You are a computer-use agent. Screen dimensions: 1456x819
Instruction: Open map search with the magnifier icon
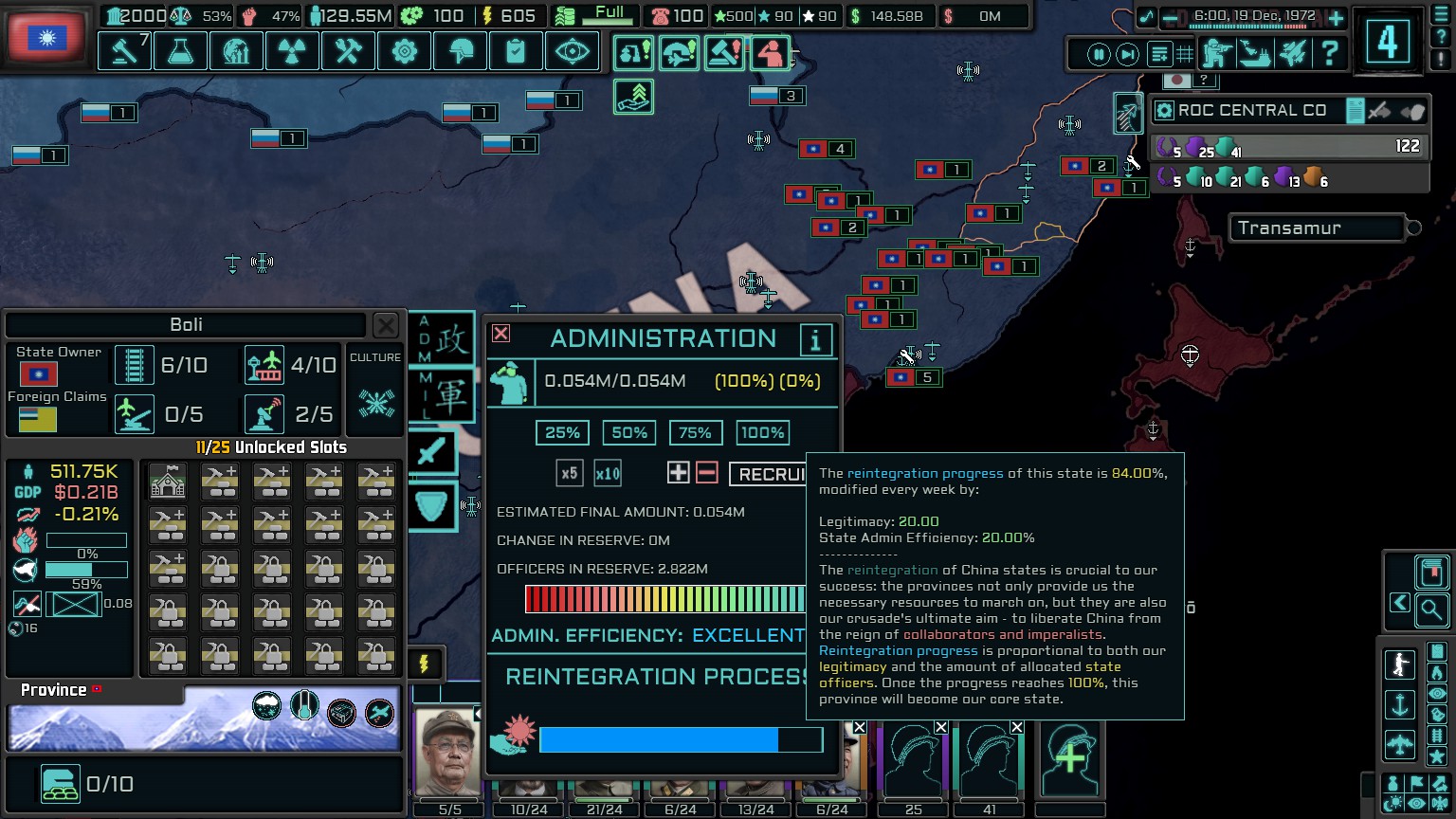pyautogui.click(x=1431, y=611)
